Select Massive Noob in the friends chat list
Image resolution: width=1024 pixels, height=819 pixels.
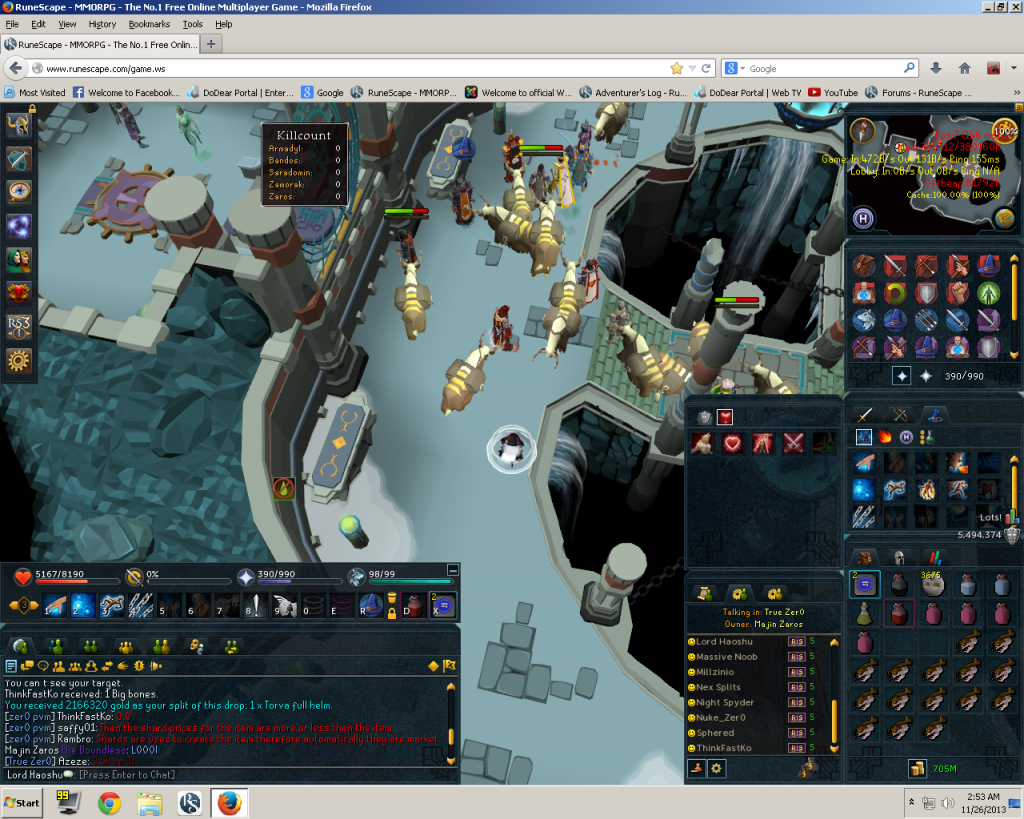click(726, 657)
